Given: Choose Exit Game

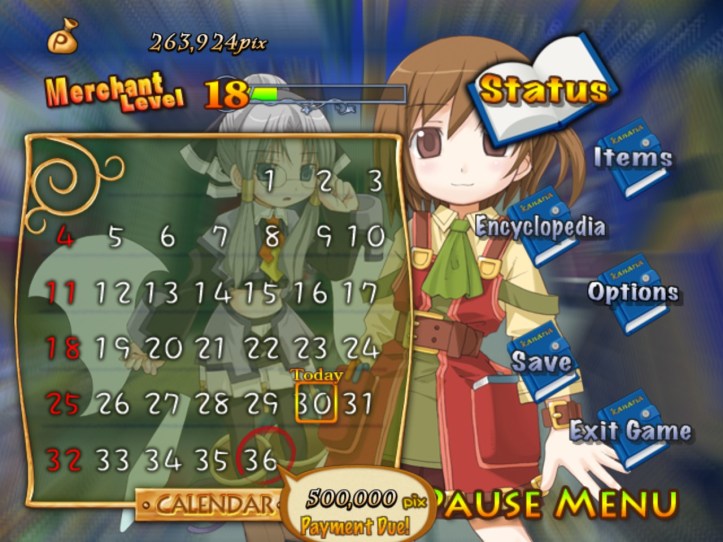Looking at the screenshot, I should pyautogui.click(x=630, y=431).
